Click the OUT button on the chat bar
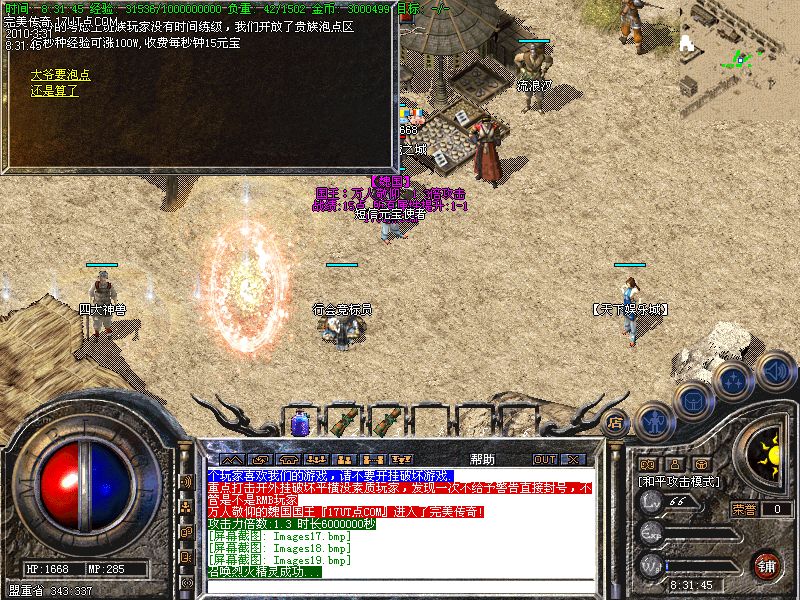This screenshot has width=800, height=600. [x=544, y=459]
